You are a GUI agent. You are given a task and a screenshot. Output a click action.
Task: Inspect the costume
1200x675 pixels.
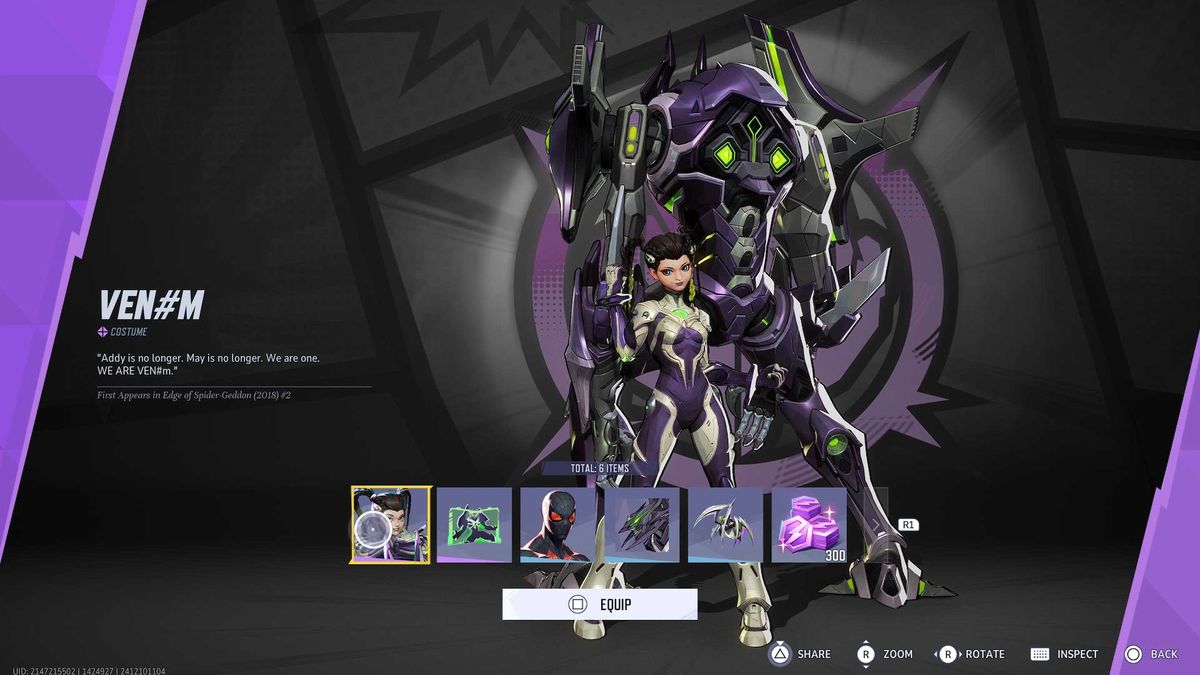coord(1064,654)
